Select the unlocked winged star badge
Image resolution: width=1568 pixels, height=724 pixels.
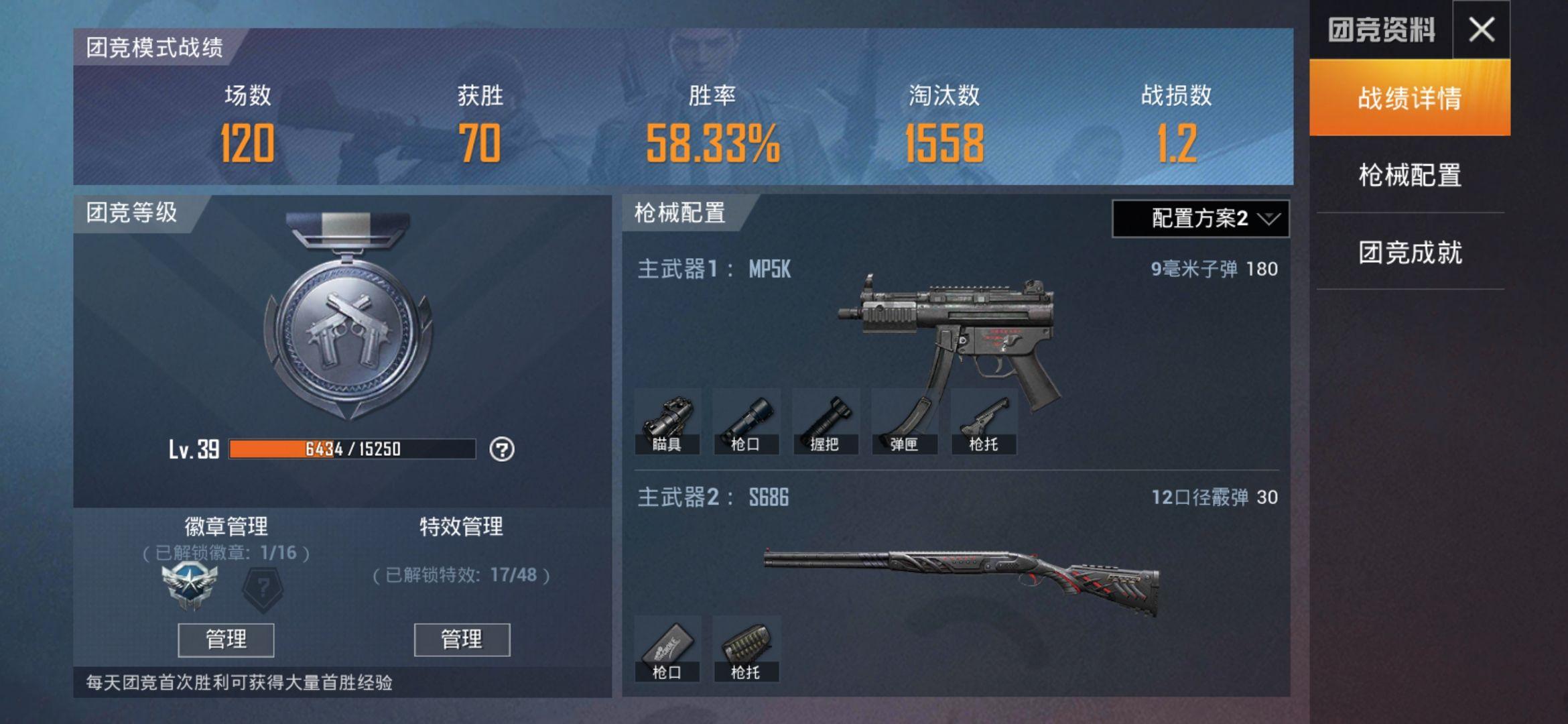click(x=190, y=587)
